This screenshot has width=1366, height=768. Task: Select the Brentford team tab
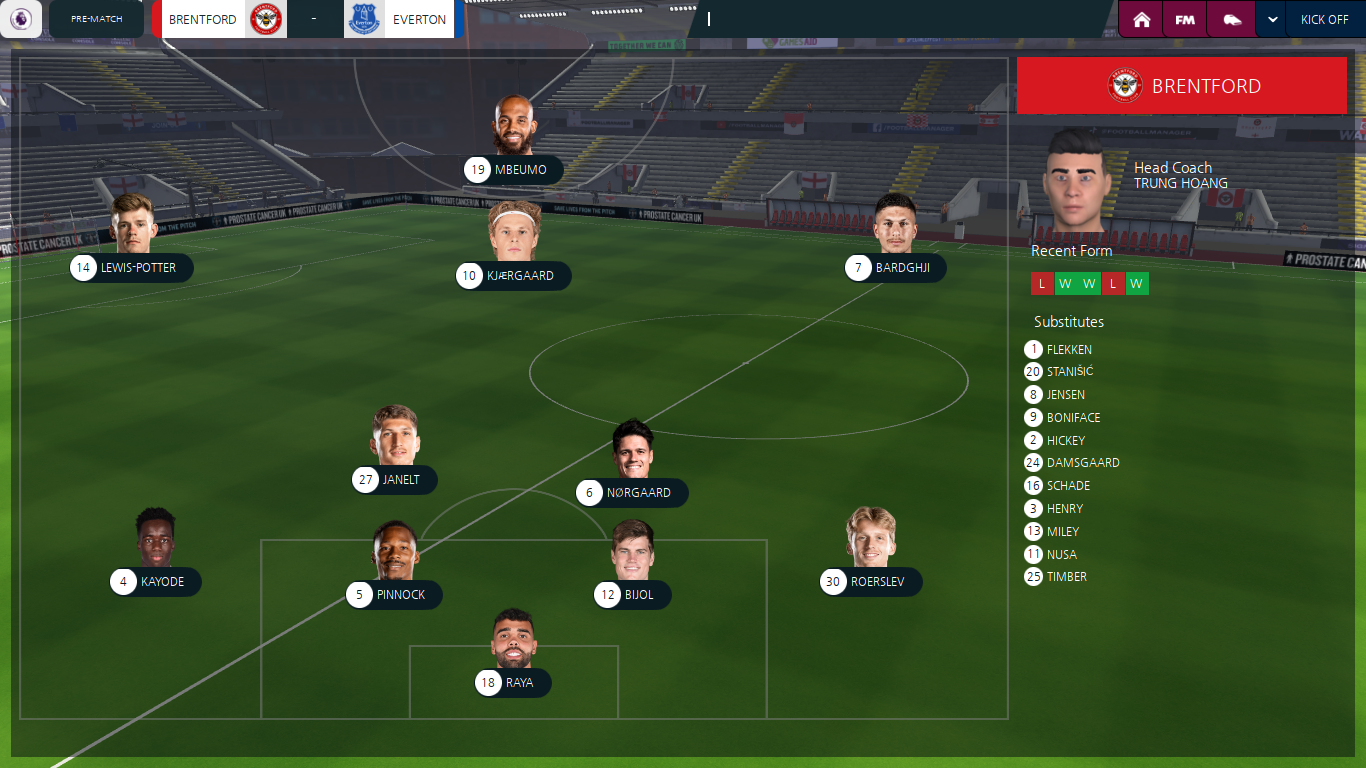tap(220, 20)
